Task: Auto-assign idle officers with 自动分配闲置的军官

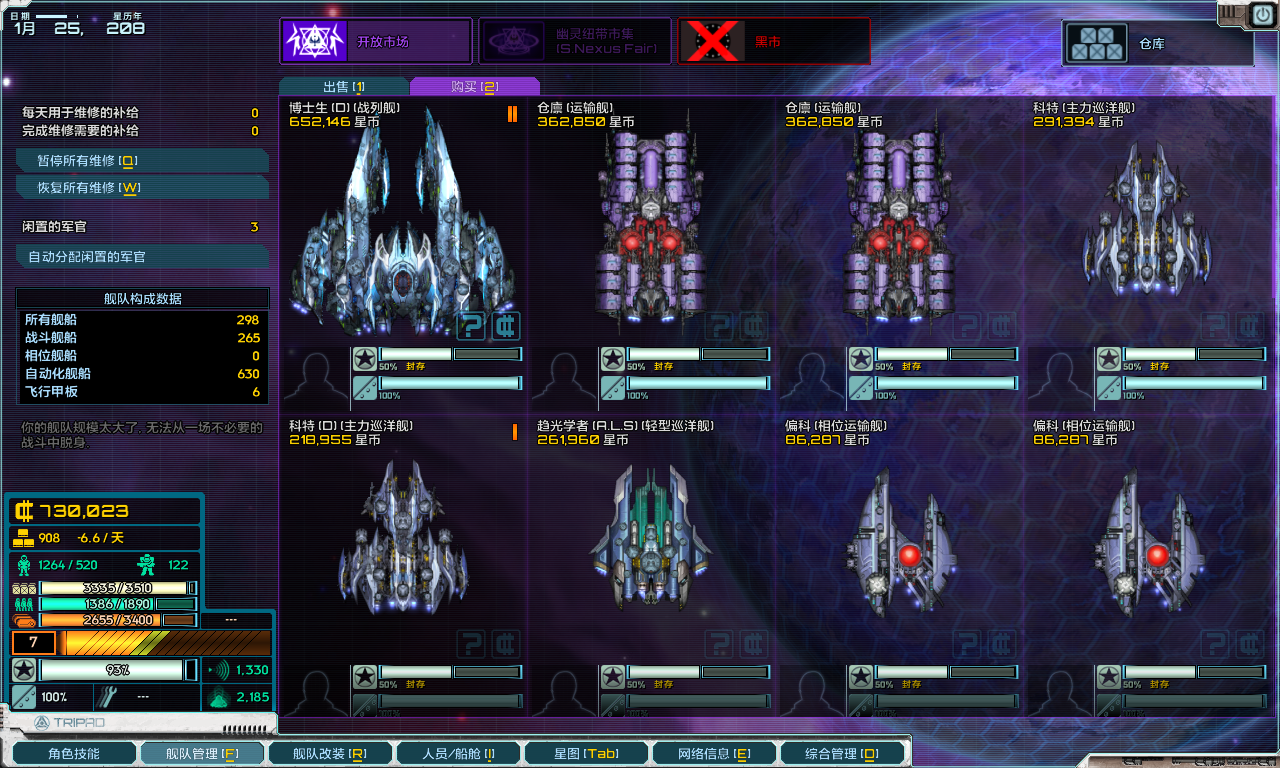Action: click(141, 257)
